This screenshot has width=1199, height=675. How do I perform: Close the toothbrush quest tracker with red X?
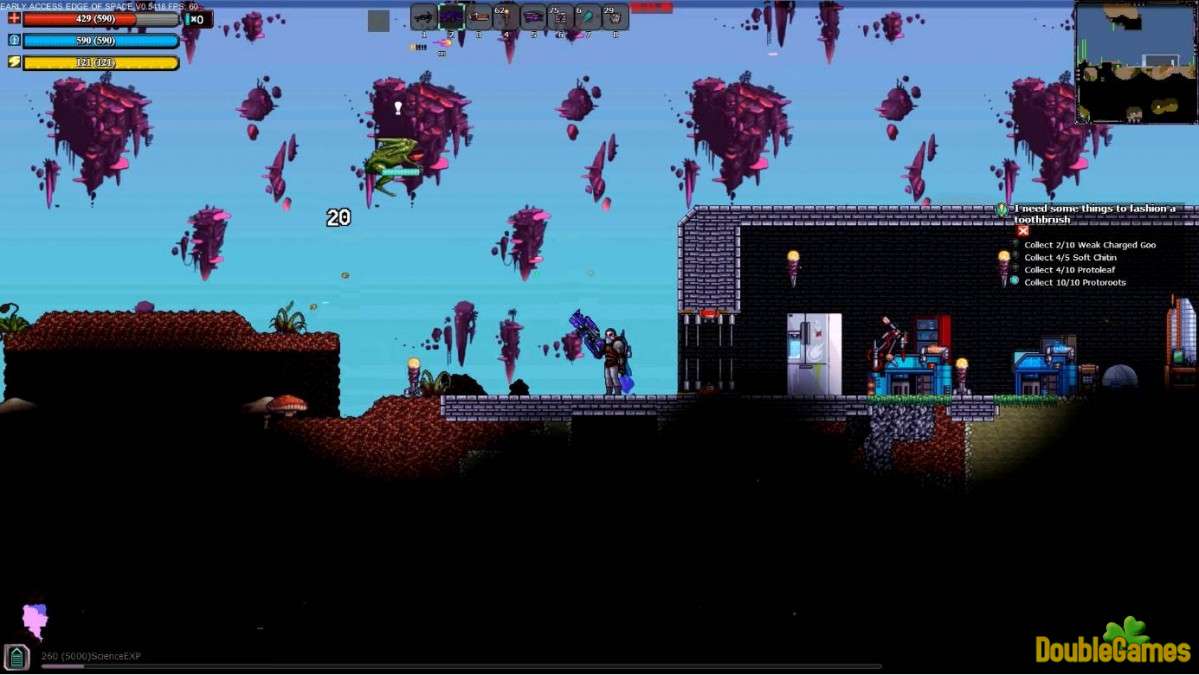(1023, 231)
